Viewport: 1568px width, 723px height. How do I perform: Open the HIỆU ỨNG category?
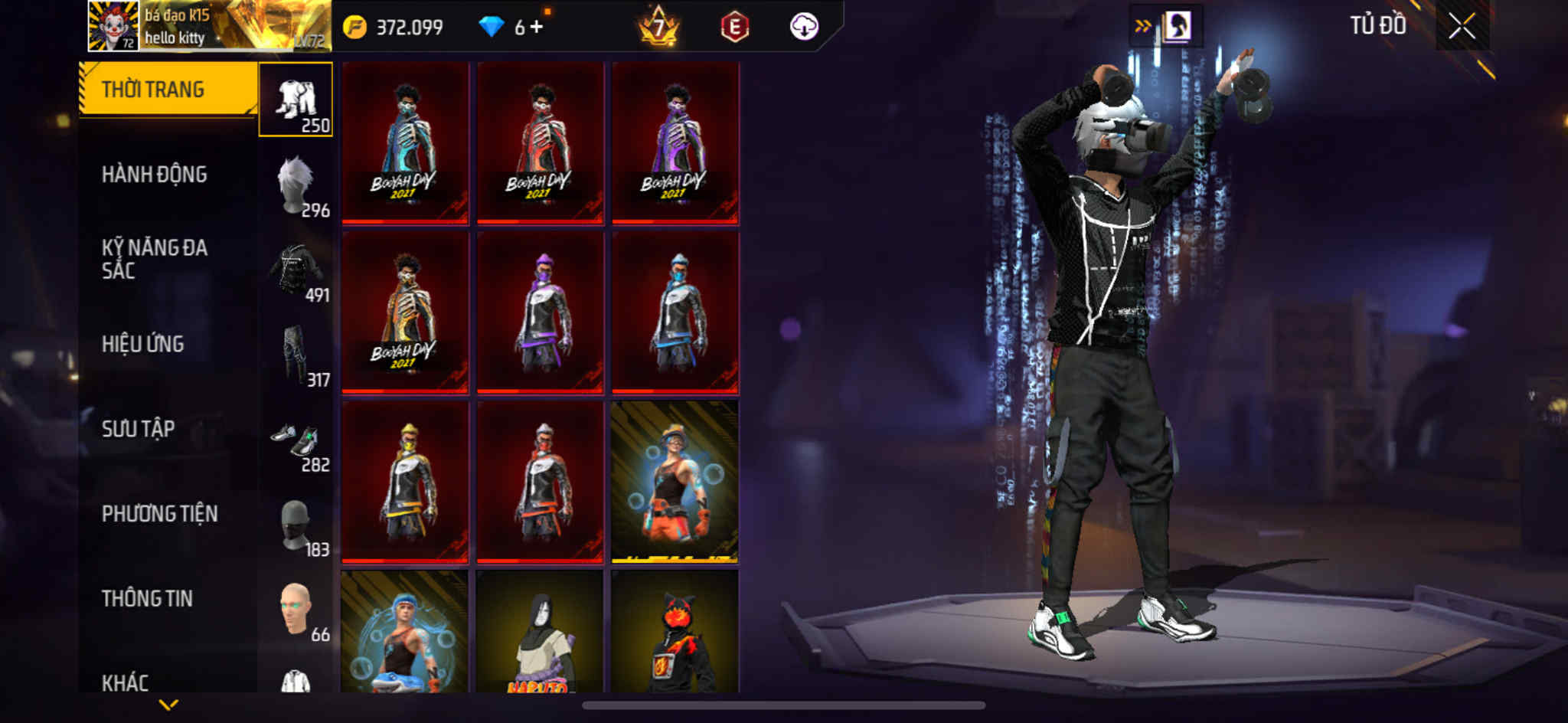click(x=143, y=344)
